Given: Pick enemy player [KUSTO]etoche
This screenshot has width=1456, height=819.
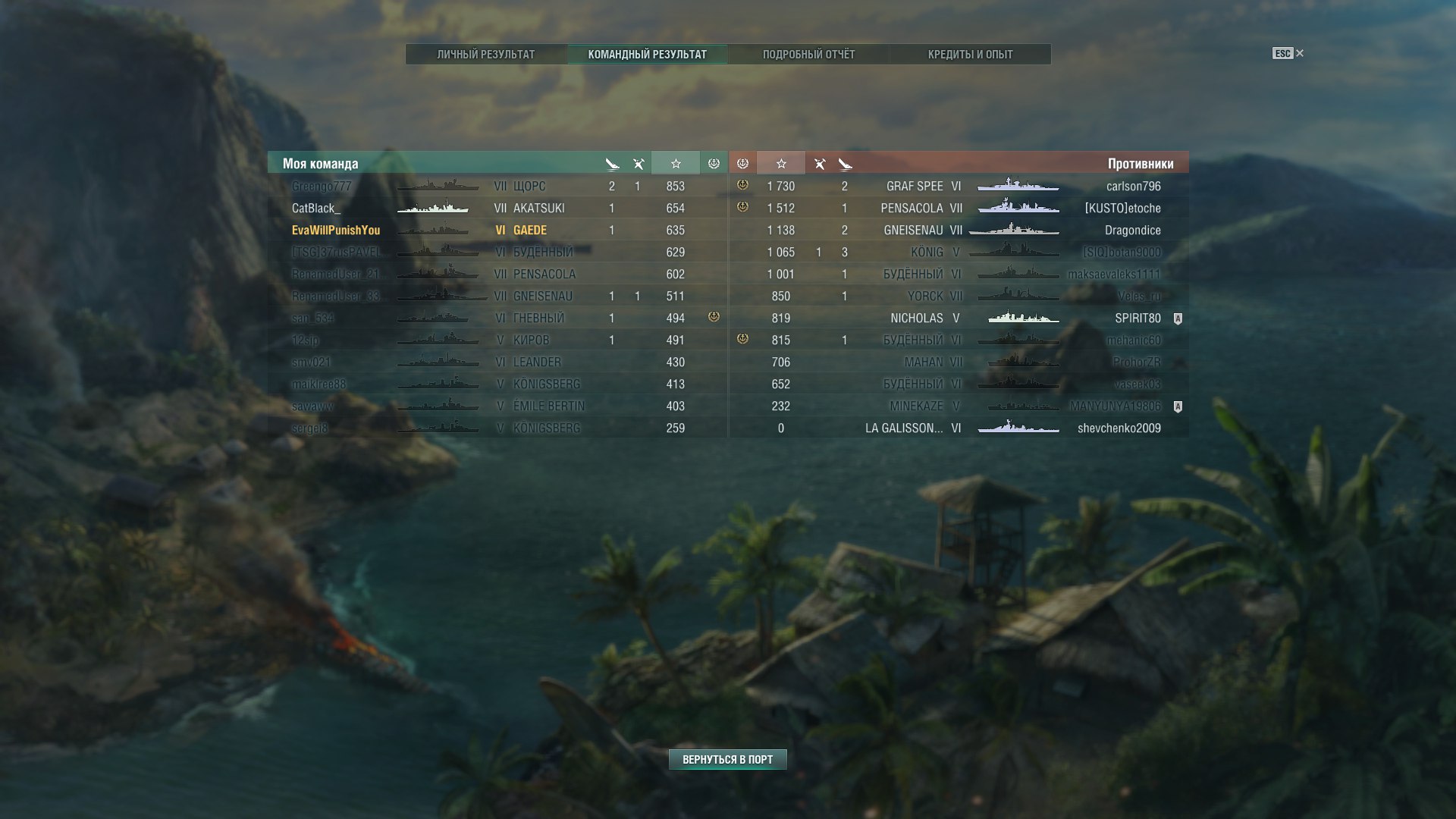Looking at the screenshot, I should pyautogui.click(x=1122, y=209).
